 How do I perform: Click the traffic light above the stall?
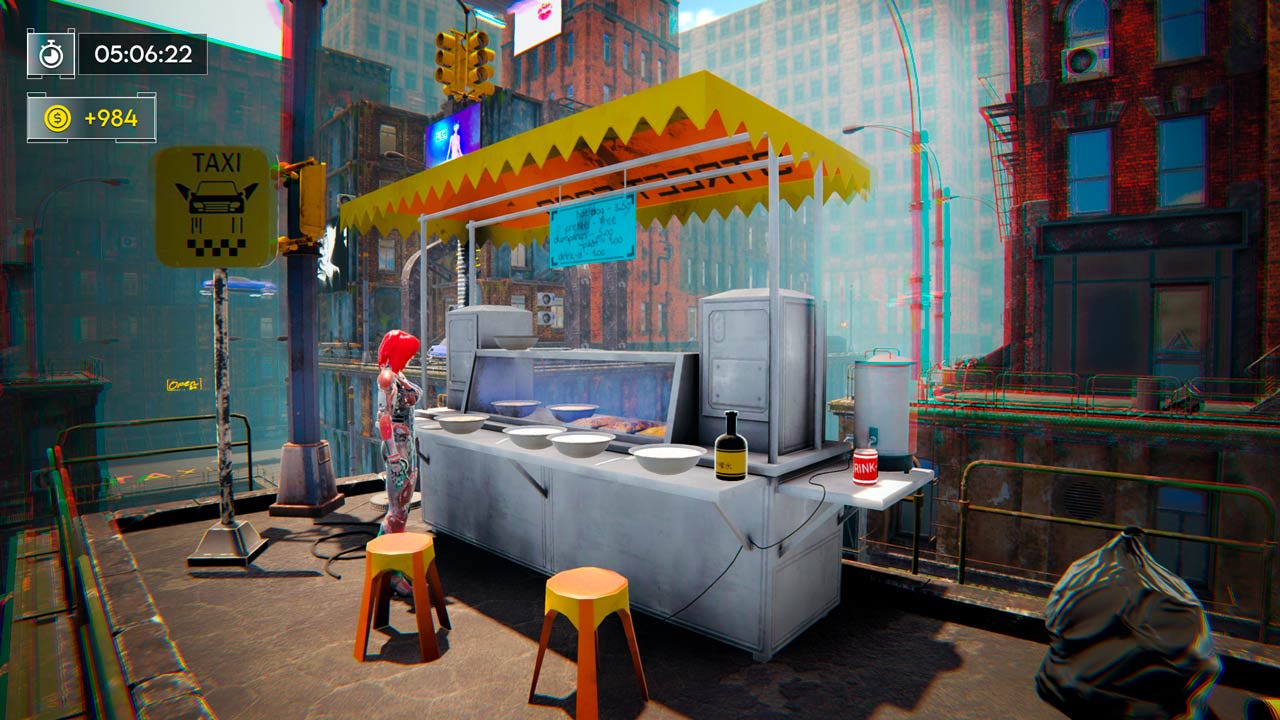[x=462, y=60]
